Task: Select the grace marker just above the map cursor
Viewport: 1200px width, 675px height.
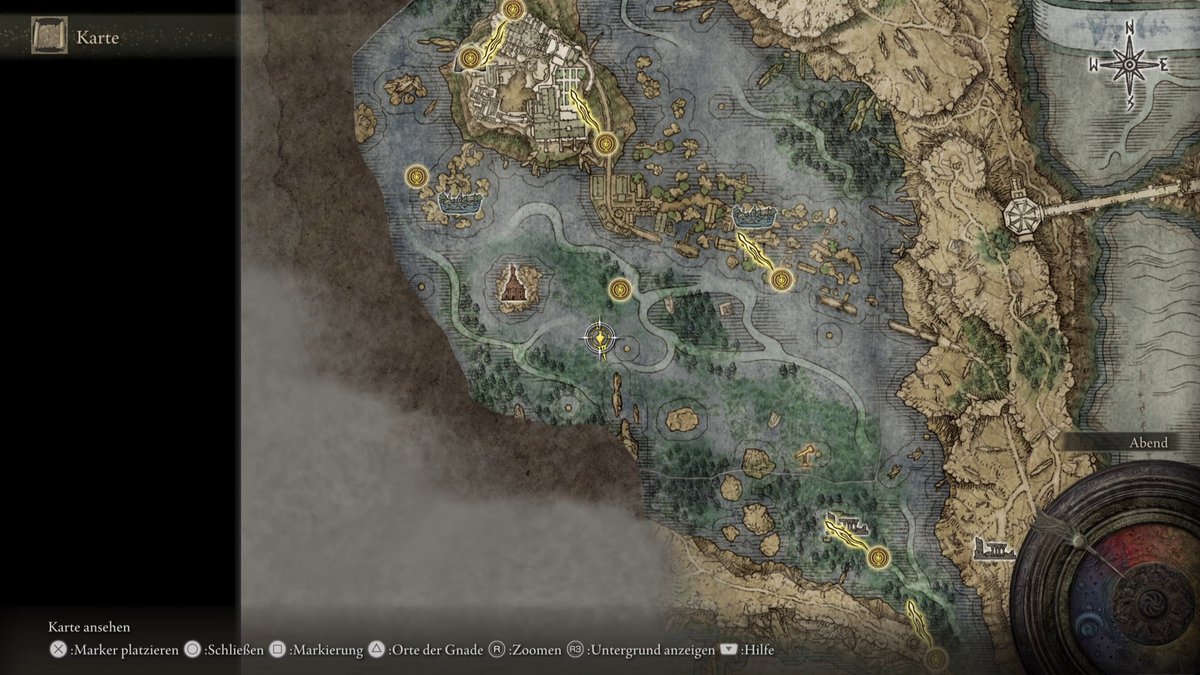Action: 621,290
